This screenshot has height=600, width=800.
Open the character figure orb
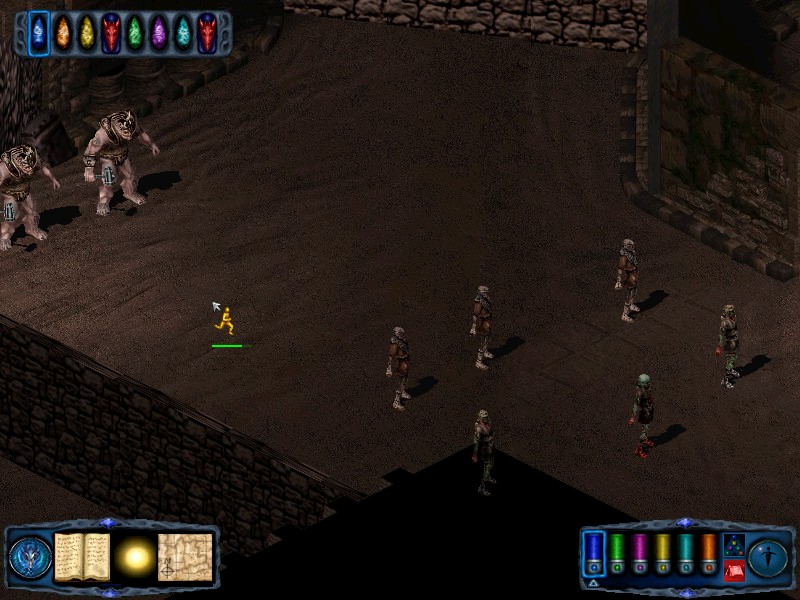click(767, 557)
